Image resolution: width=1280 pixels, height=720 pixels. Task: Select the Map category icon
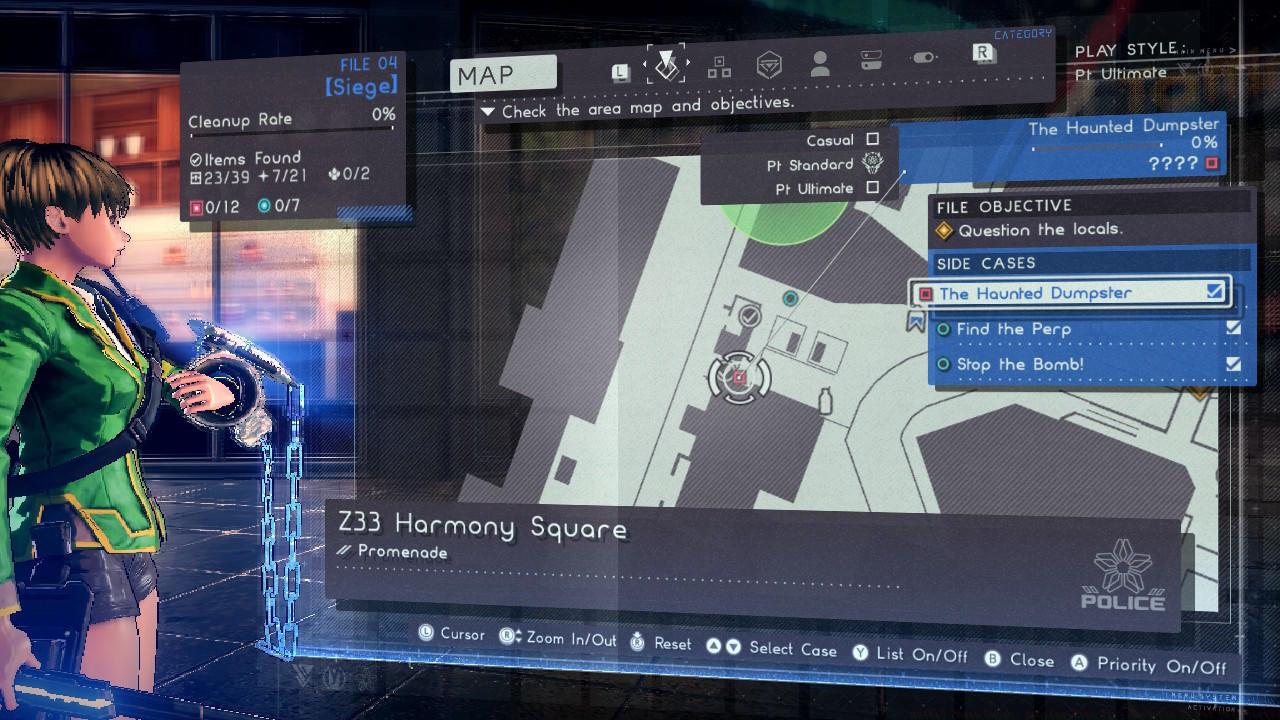(666, 63)
